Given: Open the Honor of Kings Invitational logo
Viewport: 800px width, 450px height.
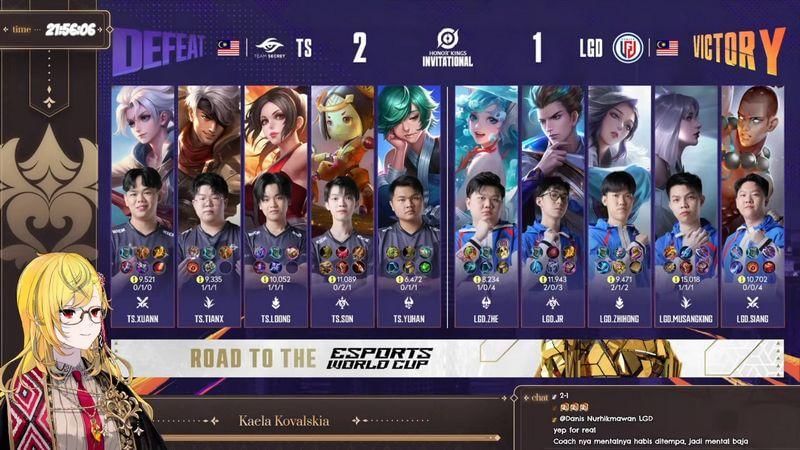Looking at the screenshot, I should coord(447,45).
